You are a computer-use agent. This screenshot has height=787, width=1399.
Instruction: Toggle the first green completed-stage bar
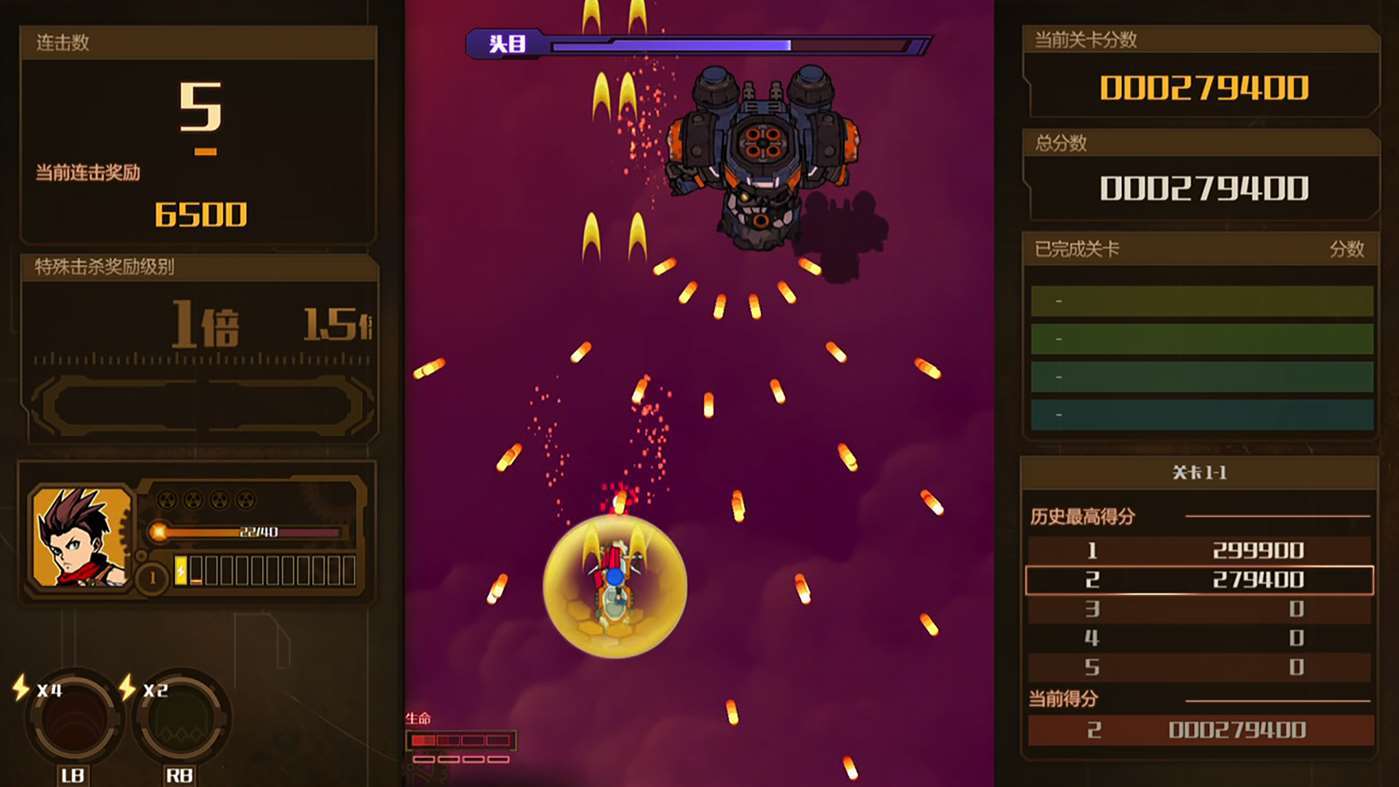(x=1199, y=300)
